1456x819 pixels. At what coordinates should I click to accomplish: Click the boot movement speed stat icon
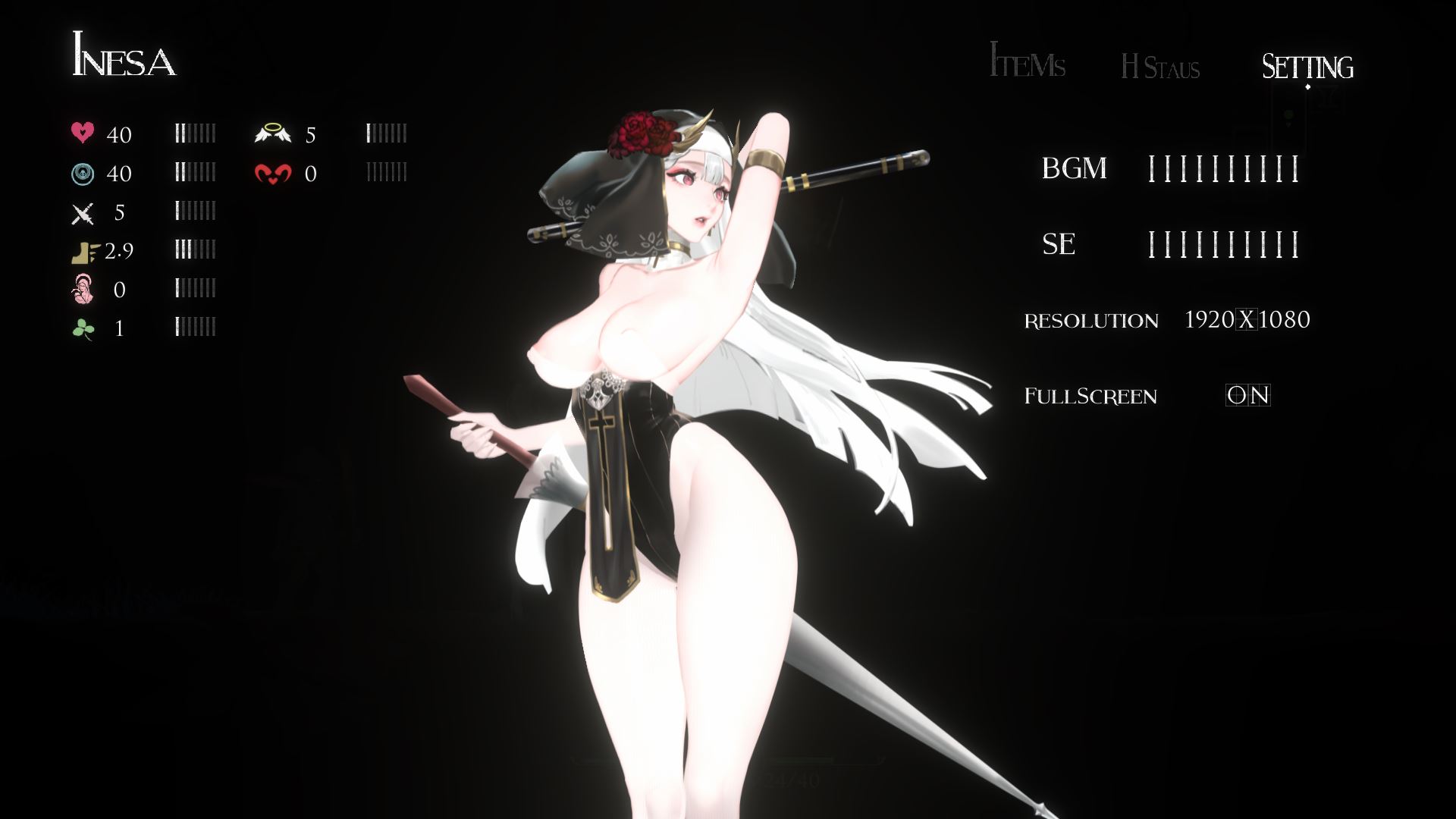click(x=84, y=252)
